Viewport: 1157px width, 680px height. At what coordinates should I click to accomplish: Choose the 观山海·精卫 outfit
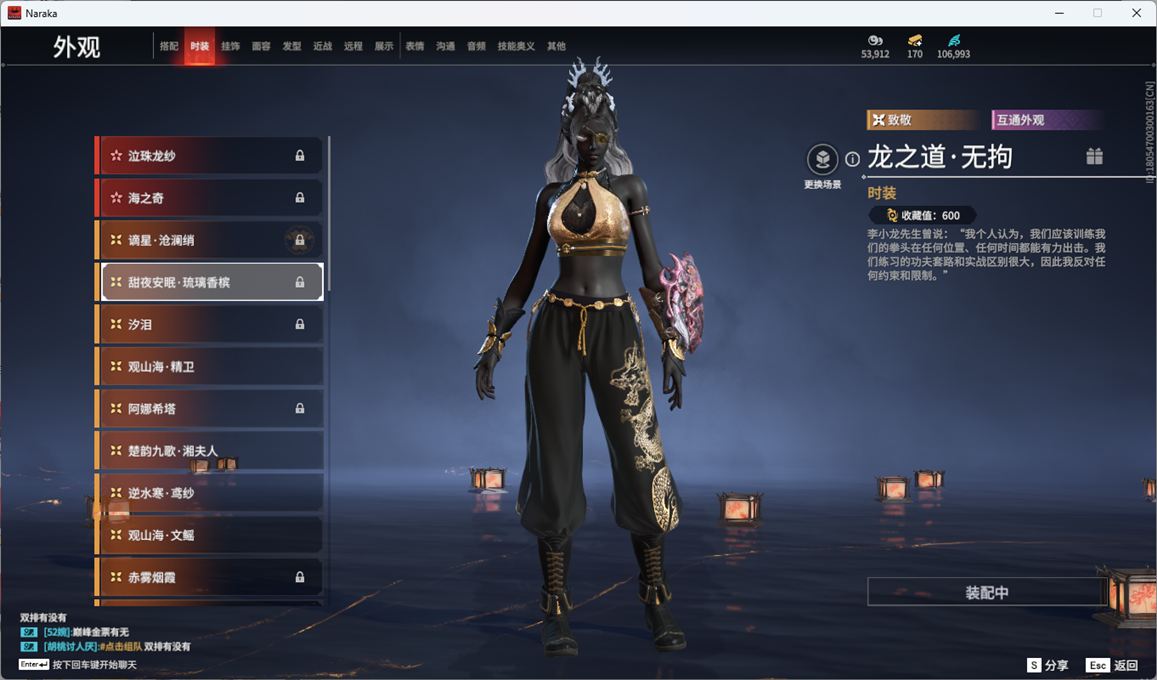coord(210,367)
